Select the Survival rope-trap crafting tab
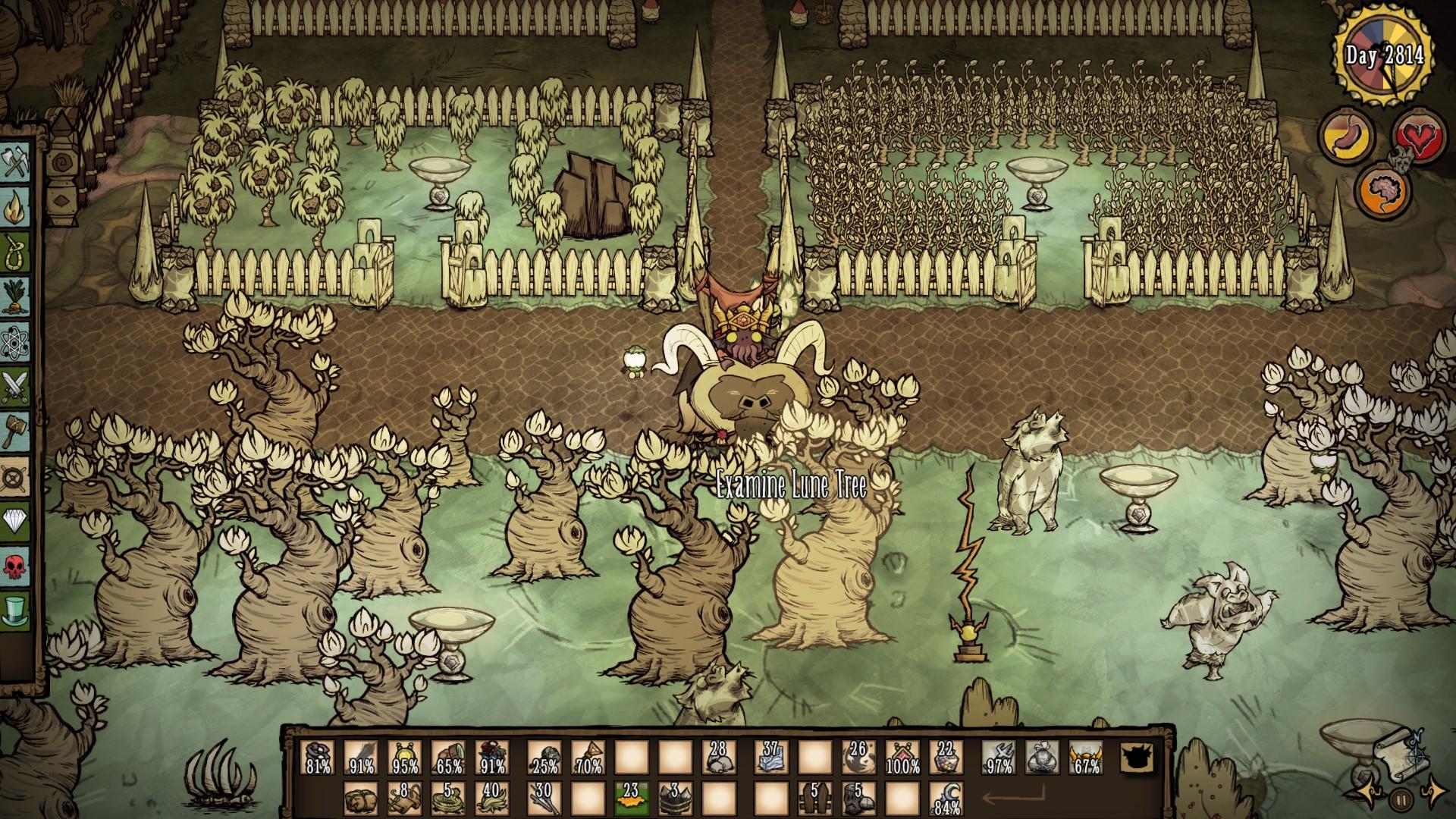 (15, 248)
